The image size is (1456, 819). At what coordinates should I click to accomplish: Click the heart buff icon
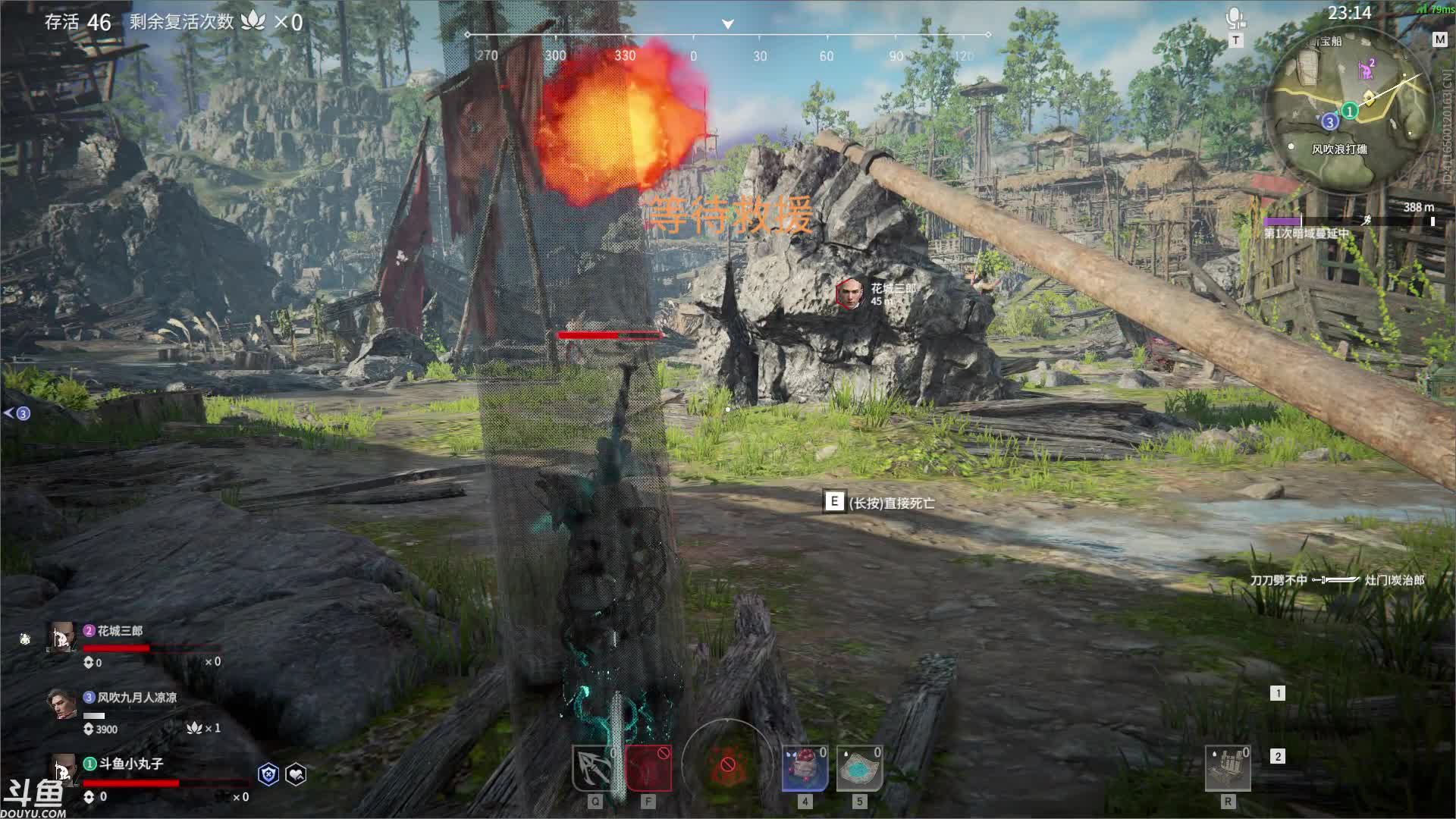click(x=296, y=774)
